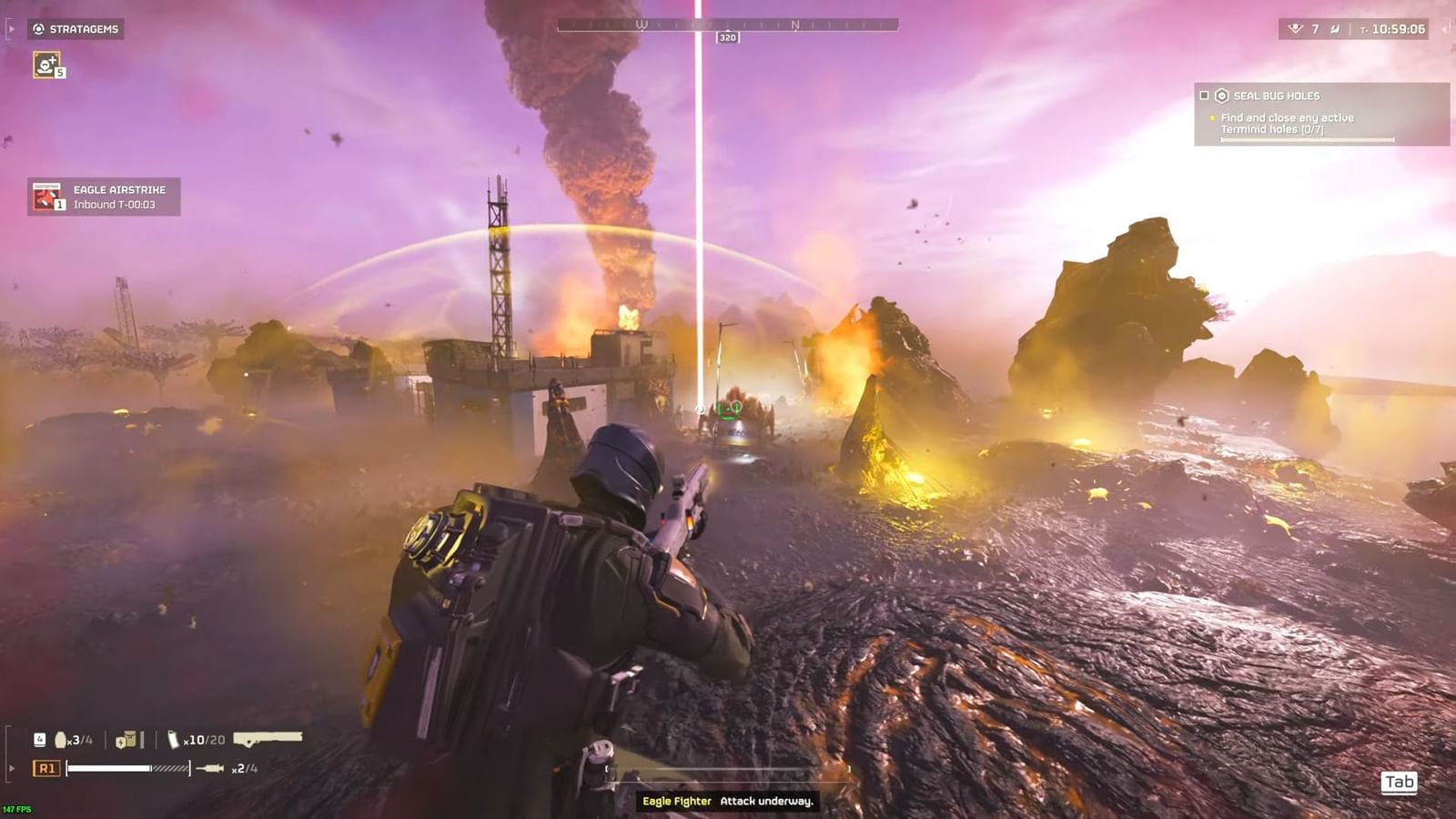Click the stim syringe icon showing x2/4

click(x=209, y=768)
